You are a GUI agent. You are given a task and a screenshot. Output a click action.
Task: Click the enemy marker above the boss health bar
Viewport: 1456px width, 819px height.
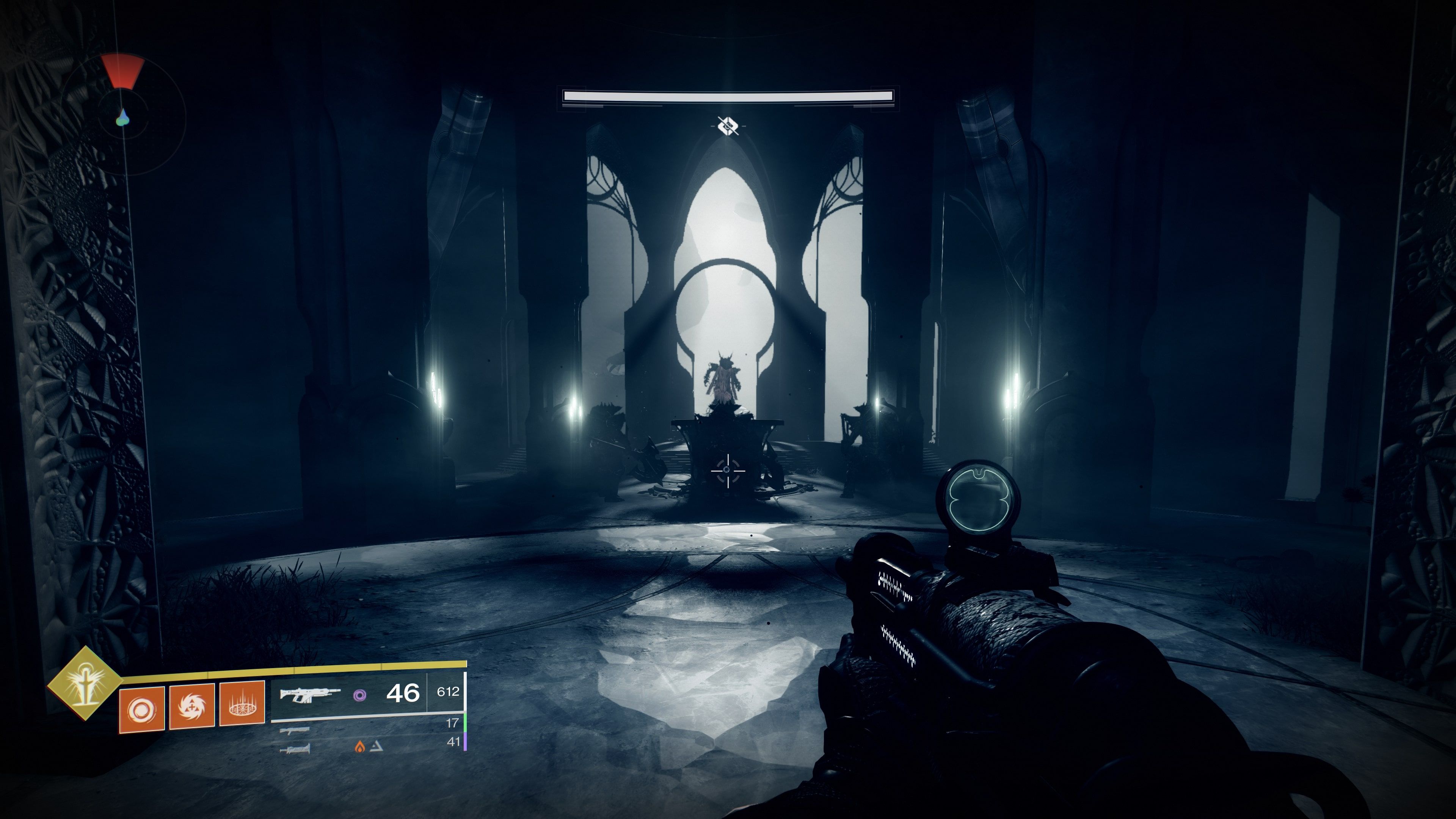pos(728,127)
